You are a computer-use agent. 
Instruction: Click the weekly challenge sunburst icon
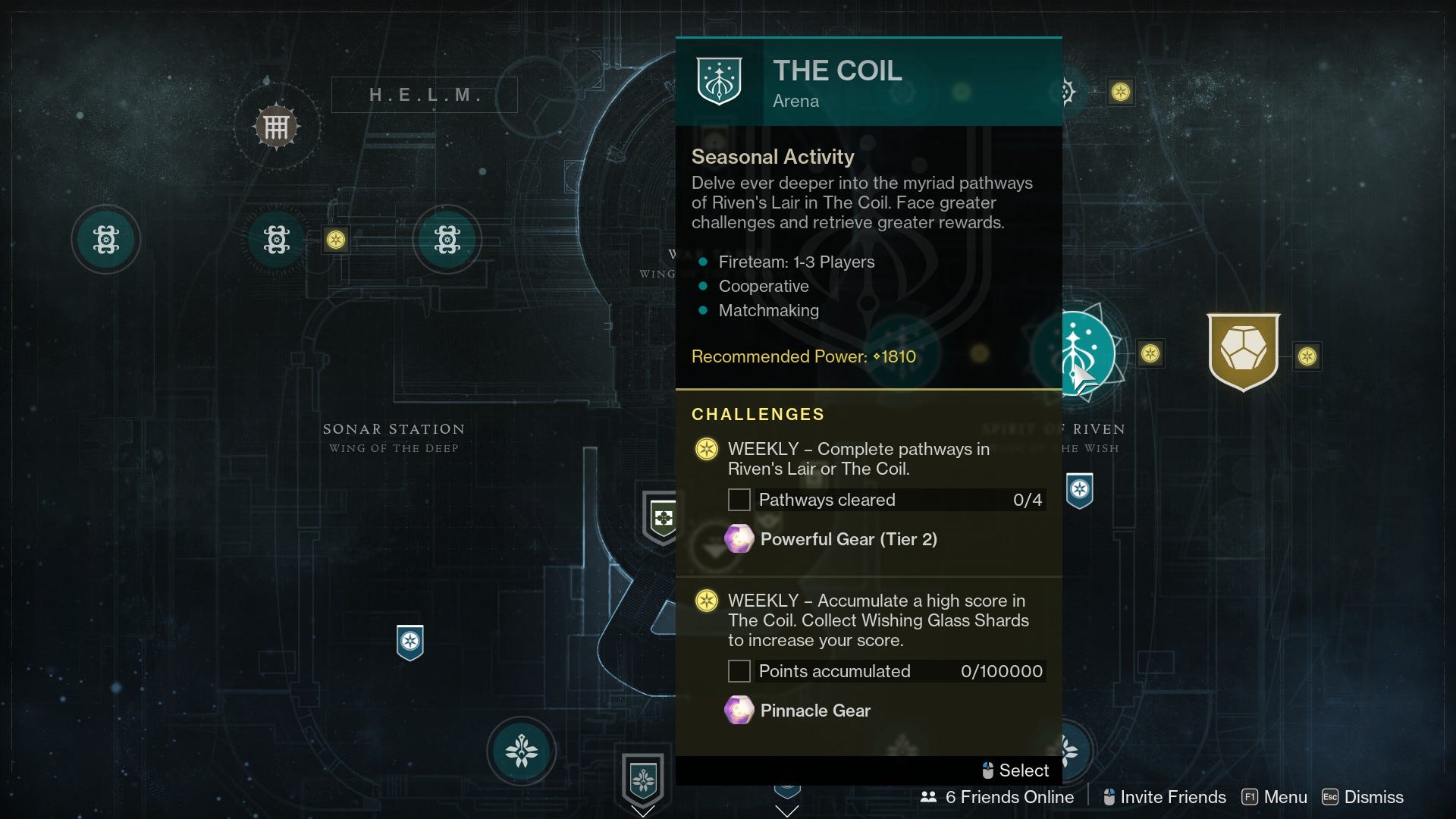(708, 449)
